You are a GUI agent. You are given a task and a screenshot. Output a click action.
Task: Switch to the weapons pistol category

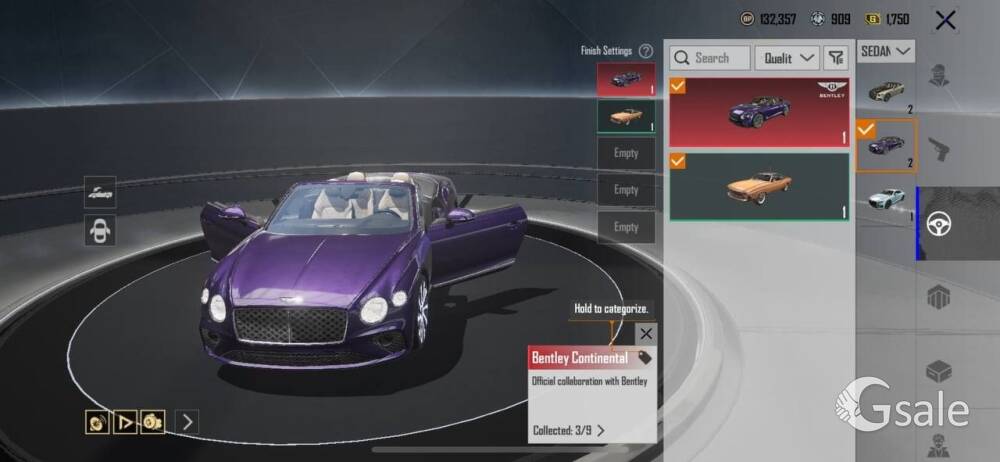939,150
